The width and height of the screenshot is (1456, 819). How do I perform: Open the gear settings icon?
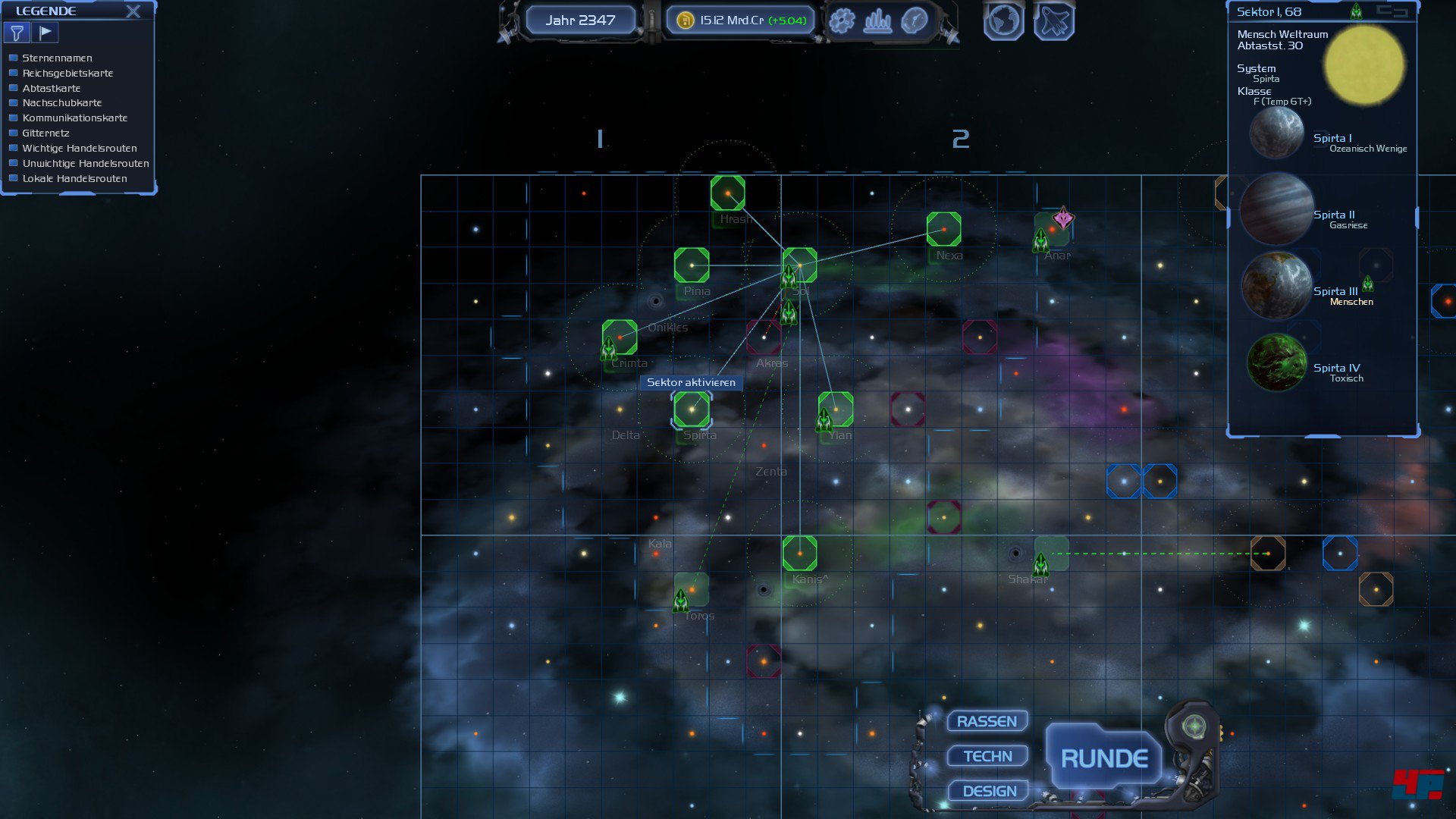[842, 20]
